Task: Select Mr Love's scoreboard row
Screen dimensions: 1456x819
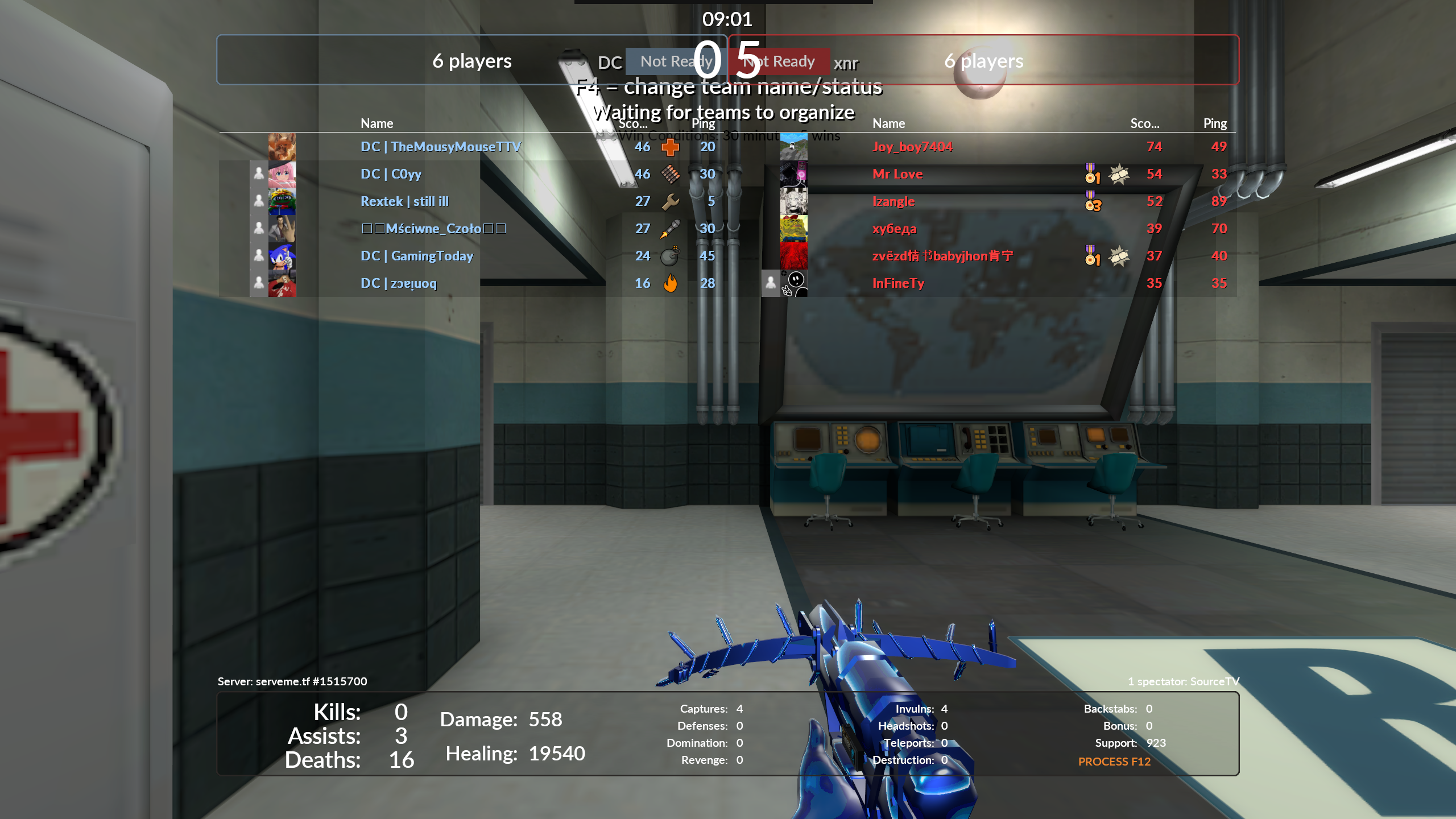Action: pyautogui.click(x=897, y=174)
